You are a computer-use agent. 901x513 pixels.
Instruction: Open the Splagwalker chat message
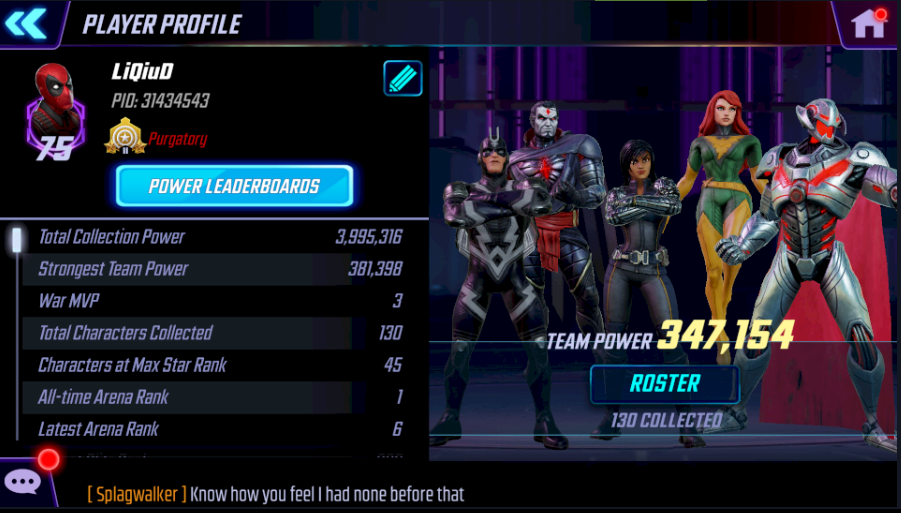tap(276, 494)
